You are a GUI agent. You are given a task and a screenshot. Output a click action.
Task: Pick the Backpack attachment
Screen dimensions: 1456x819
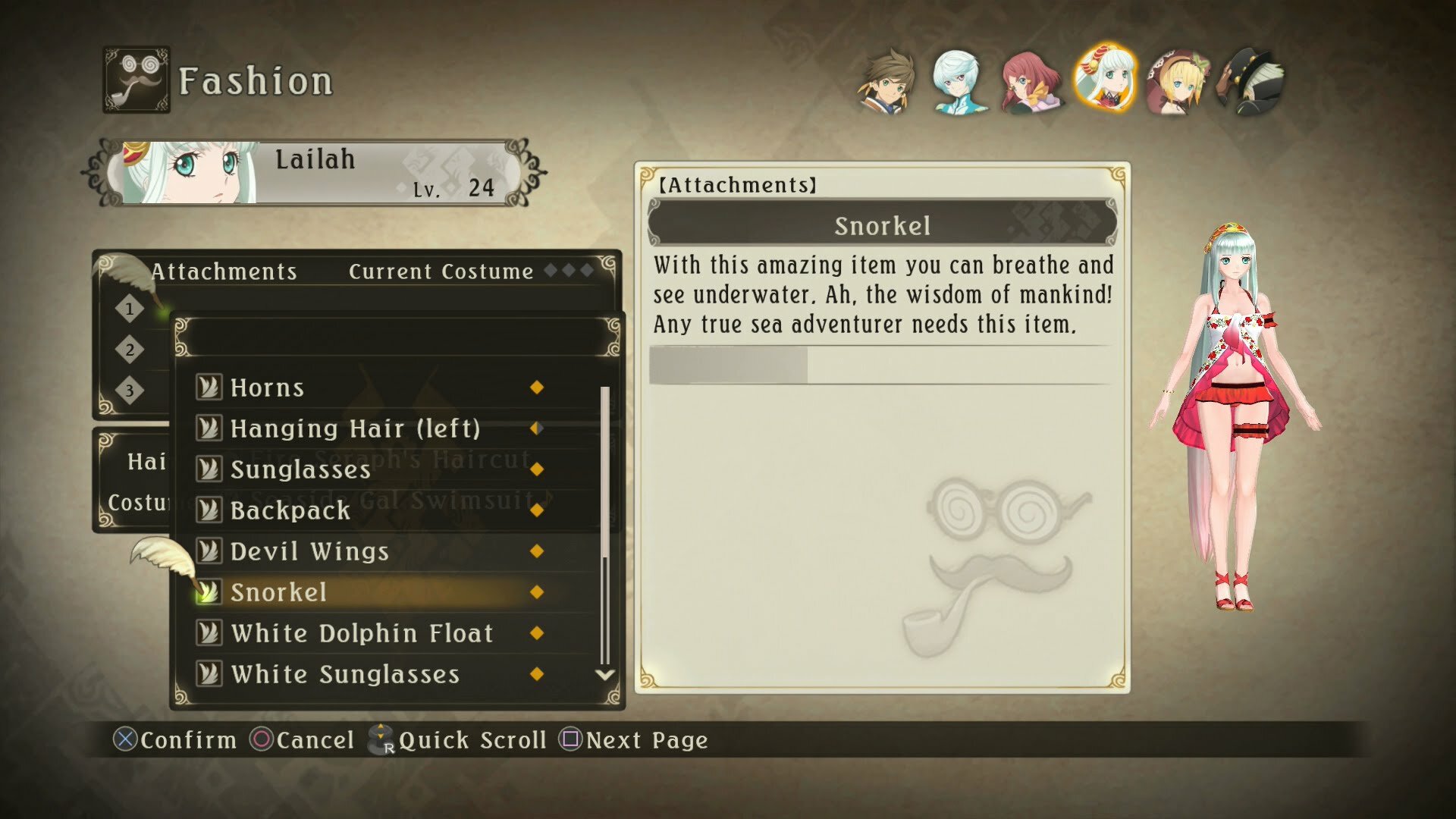click(290, 510)
